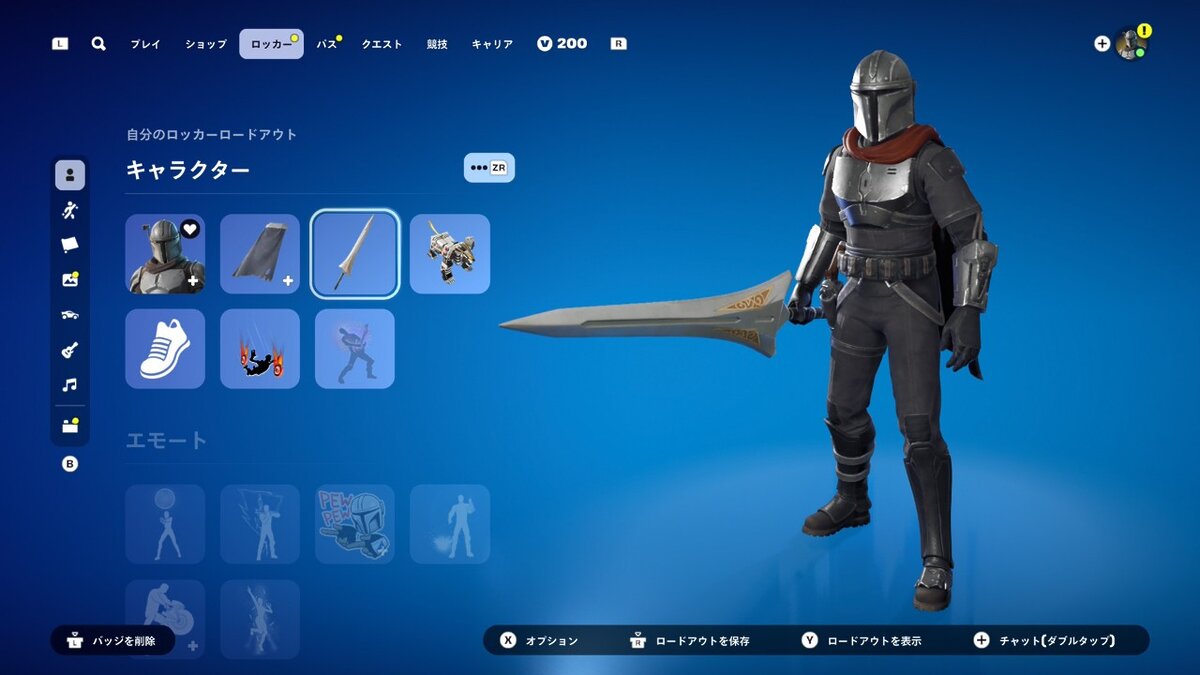
Task: Switch to the プレイ tab
Action: [x=145, y=44]
